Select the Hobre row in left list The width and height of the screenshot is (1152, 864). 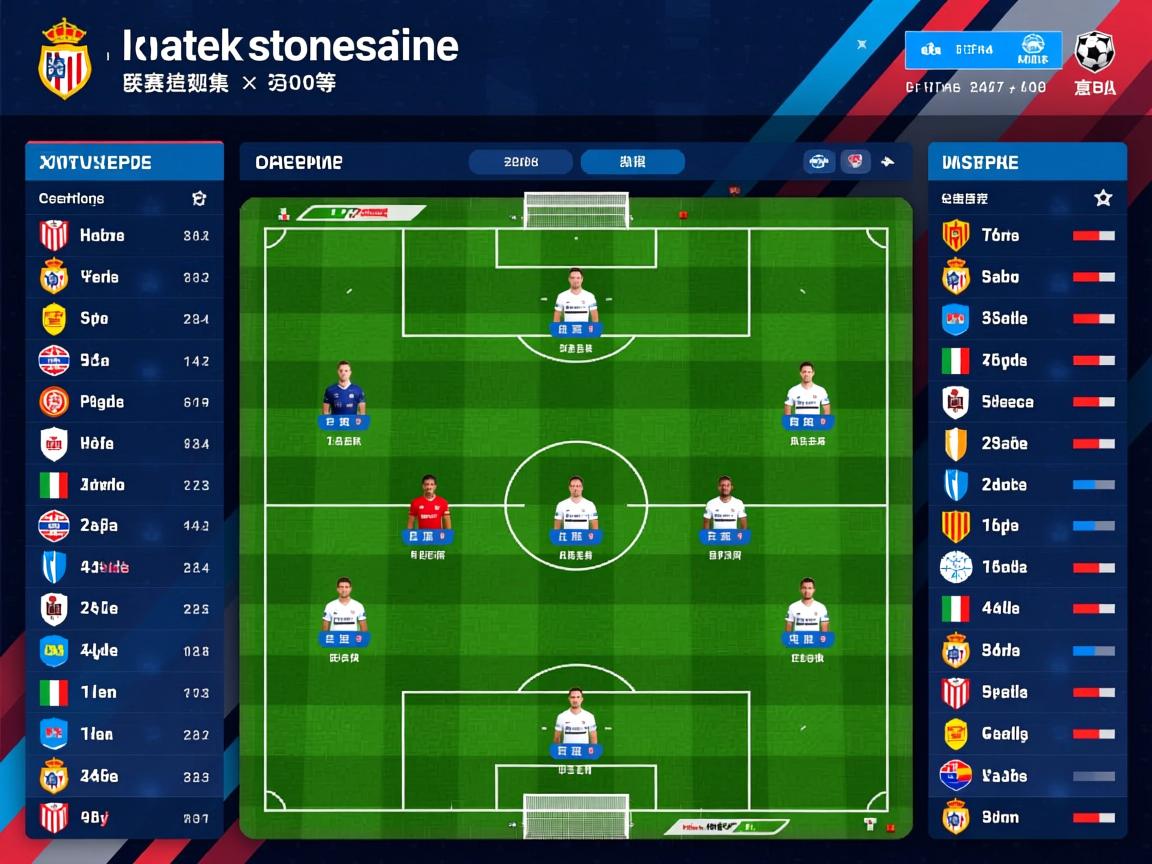[124, 236]
